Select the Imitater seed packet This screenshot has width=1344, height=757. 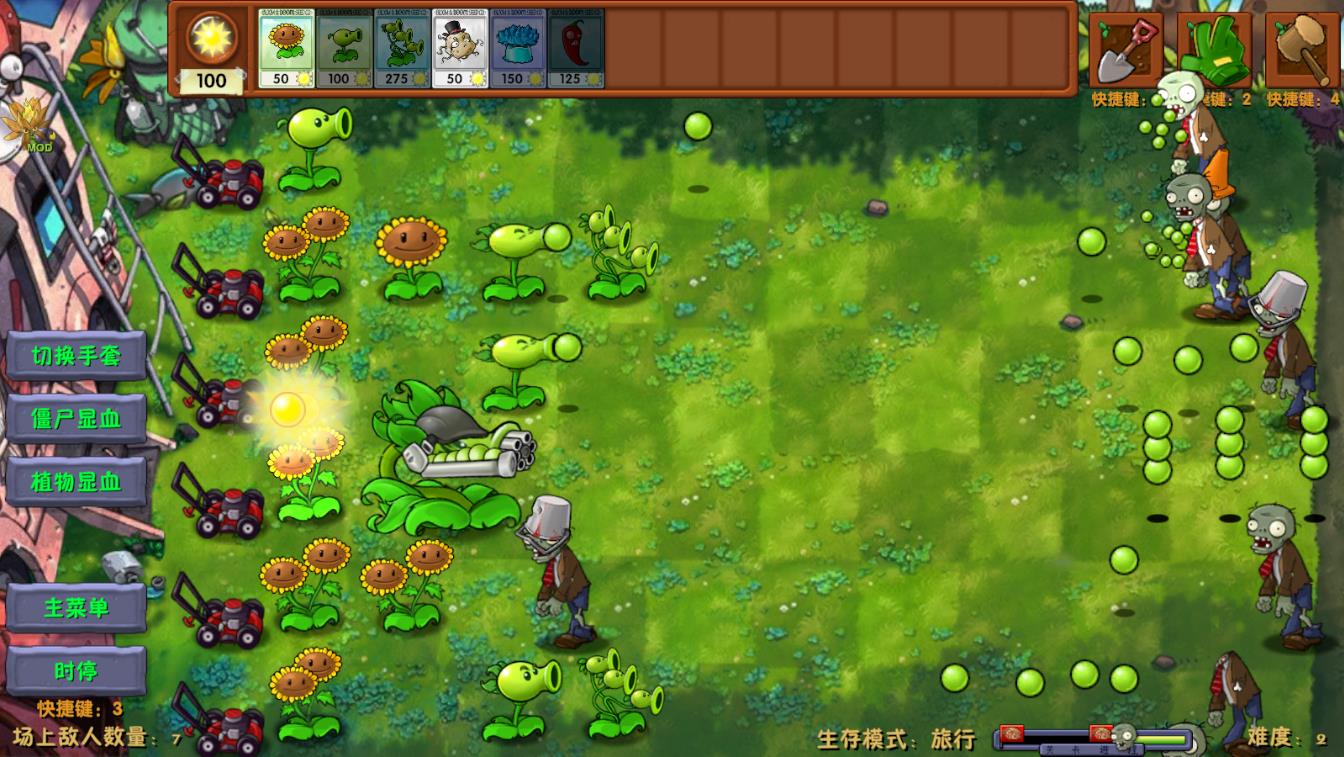click(x=460, y=47)
